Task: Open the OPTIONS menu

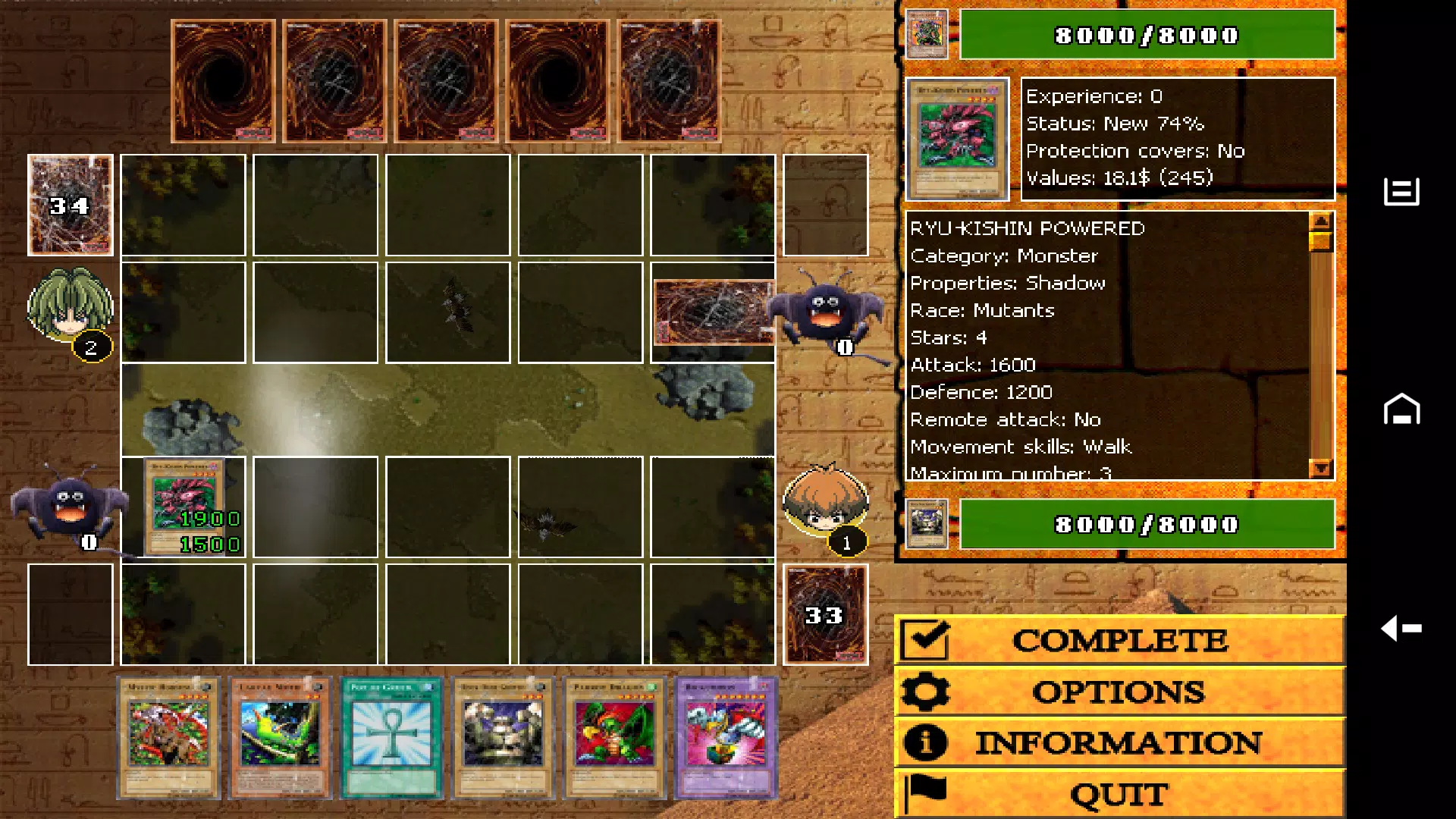Action: pyautogui.click(x=1120, y=692)
